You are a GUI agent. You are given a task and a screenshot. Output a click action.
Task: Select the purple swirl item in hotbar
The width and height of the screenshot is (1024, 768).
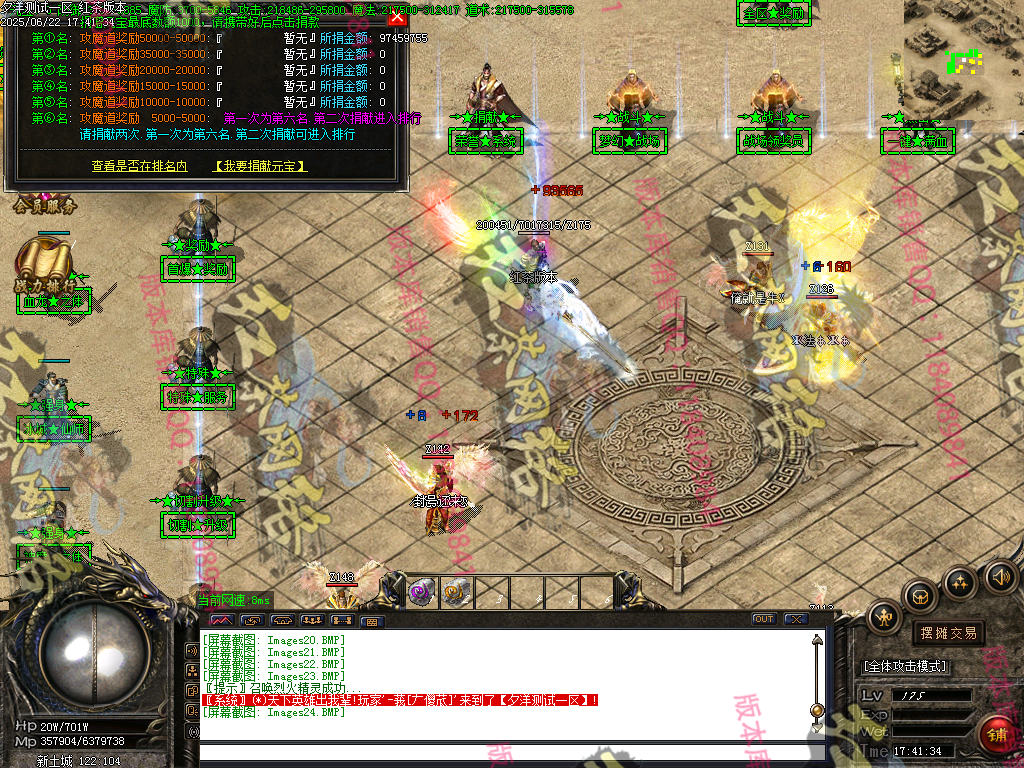pos(420,591)
